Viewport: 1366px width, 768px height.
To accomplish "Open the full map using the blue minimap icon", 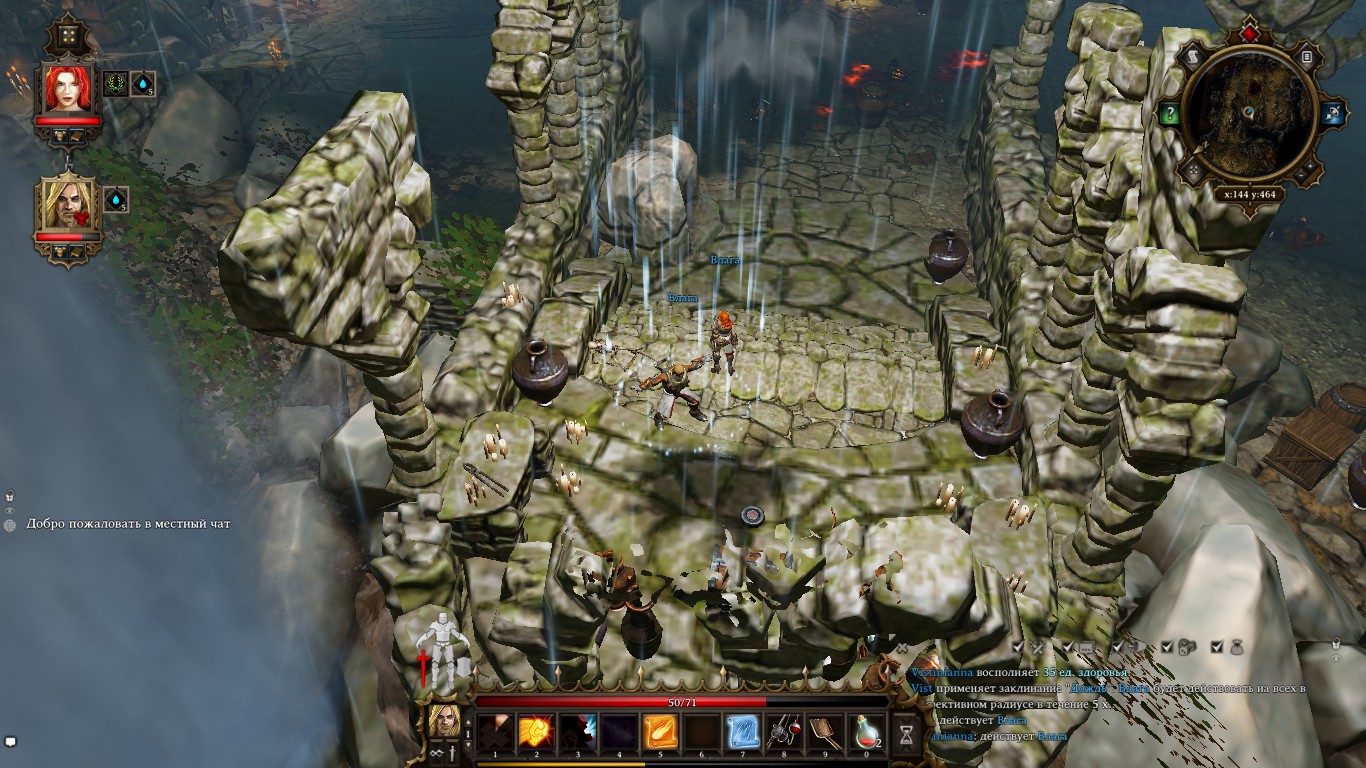I will [1333, 111].
